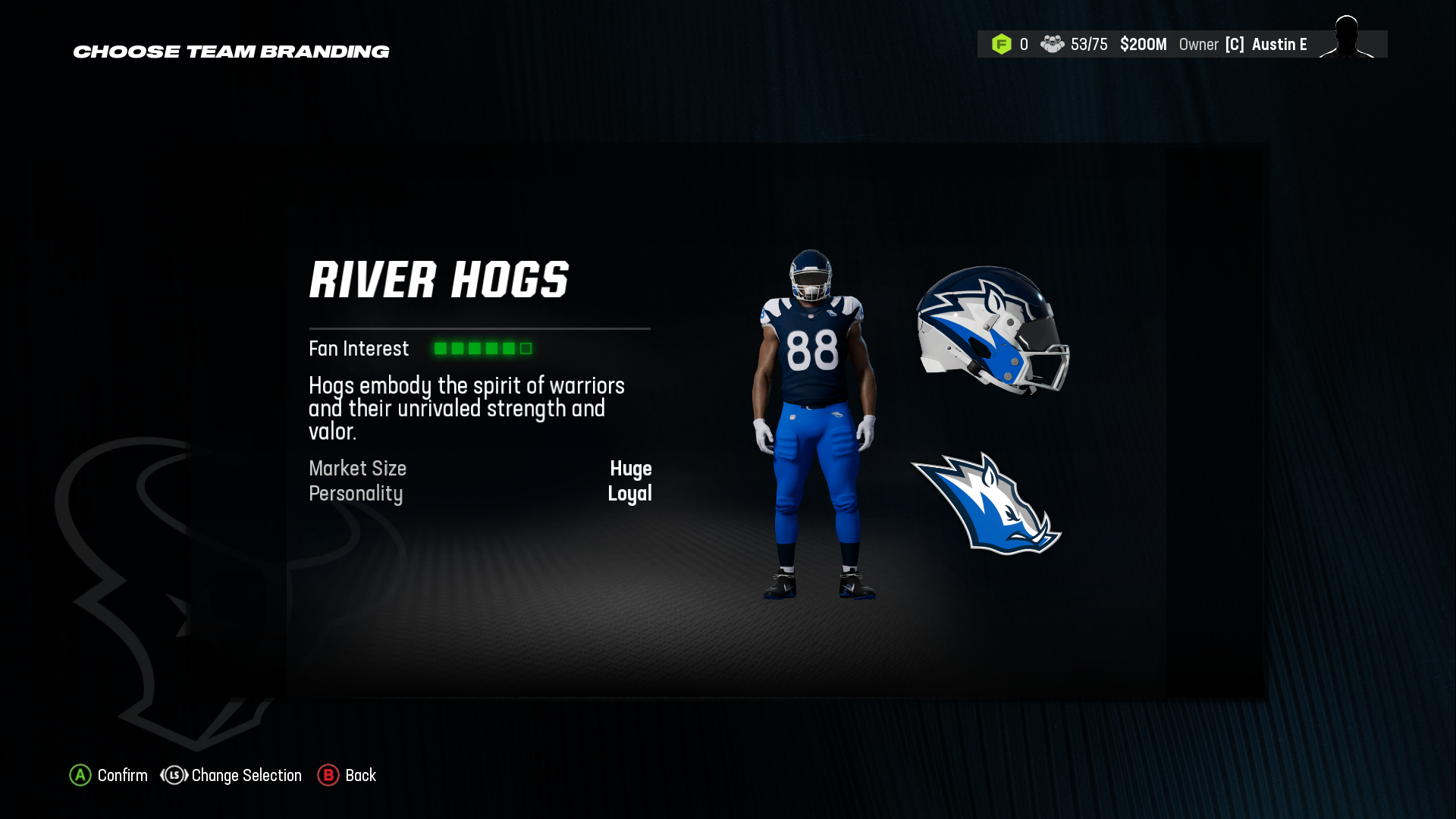Click the $200M budget display

[x=1144, y=44]
